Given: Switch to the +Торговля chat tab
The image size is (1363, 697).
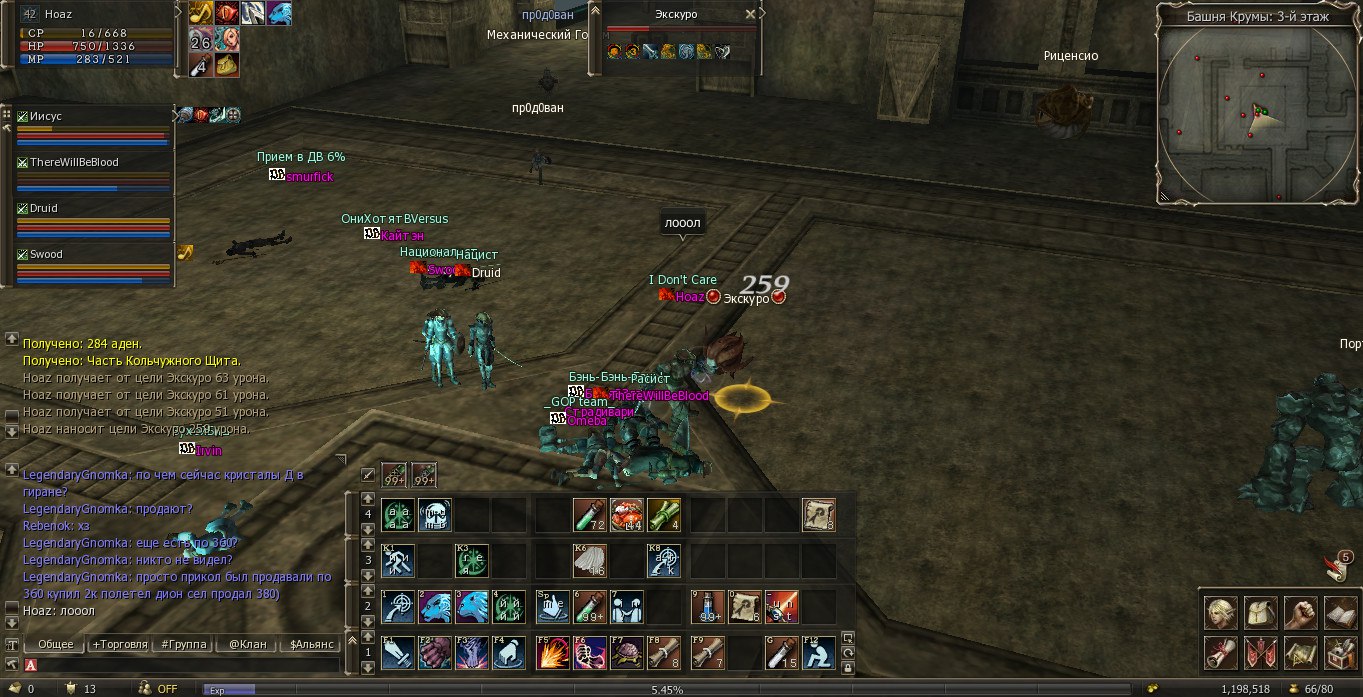Looking at the screenshot, I should [119, 644].
